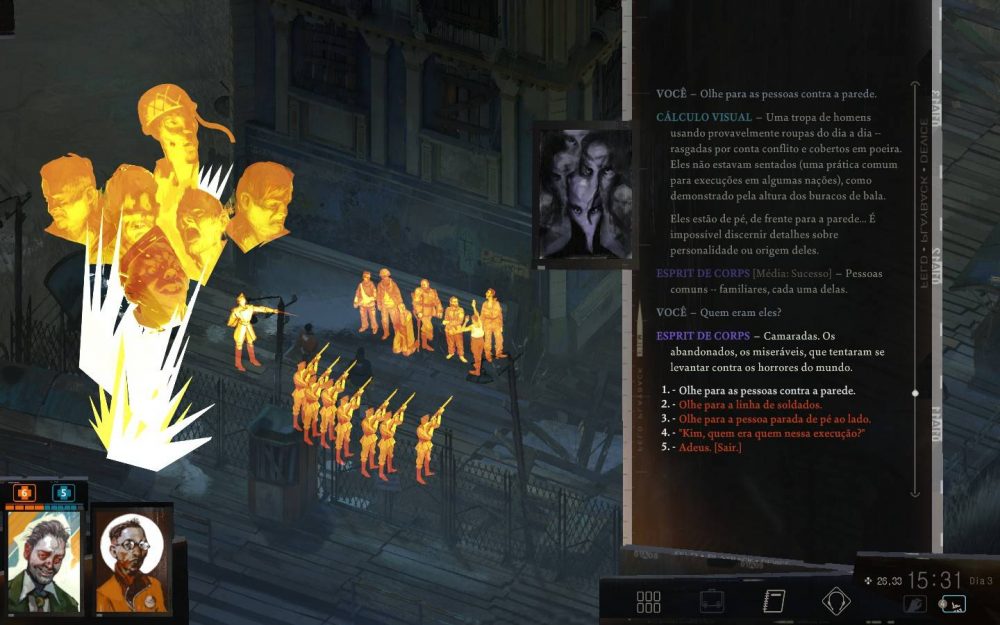
Task: Select the highlighted tool icon beside the clock
Action: (x=953, y=603)
